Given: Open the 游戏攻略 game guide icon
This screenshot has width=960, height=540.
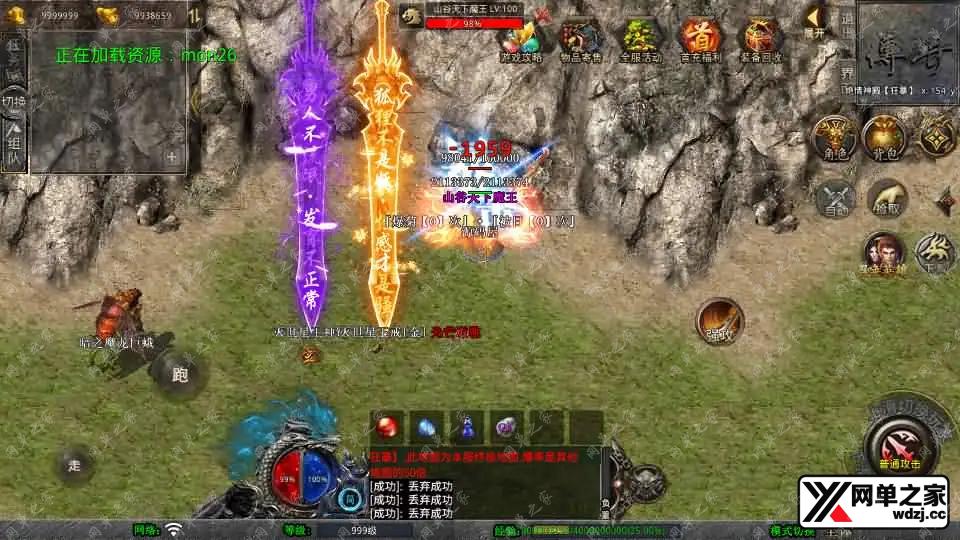Looking at the screenshot, I should (521, 40).
